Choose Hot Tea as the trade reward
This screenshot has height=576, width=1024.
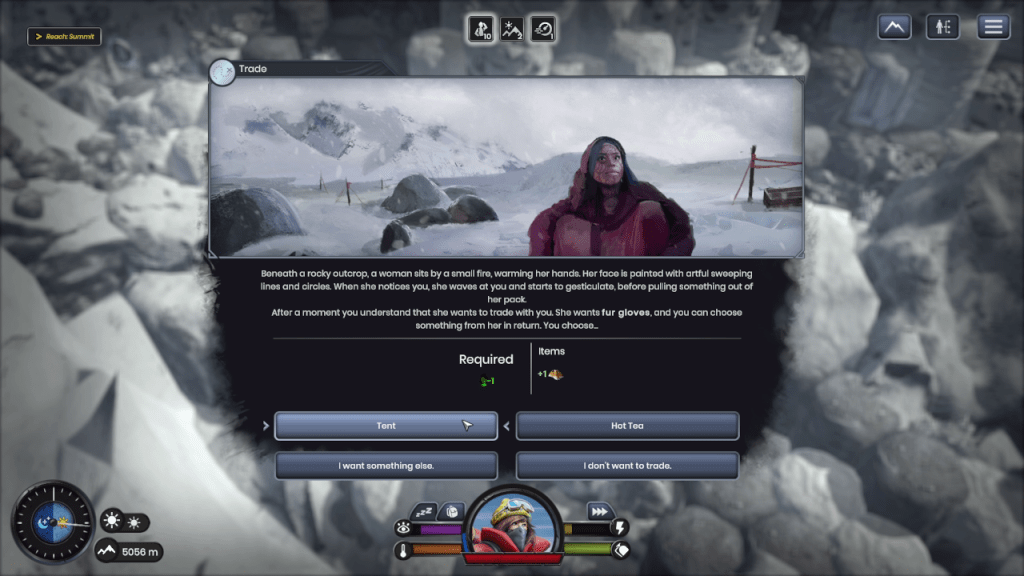coord(627,426)
